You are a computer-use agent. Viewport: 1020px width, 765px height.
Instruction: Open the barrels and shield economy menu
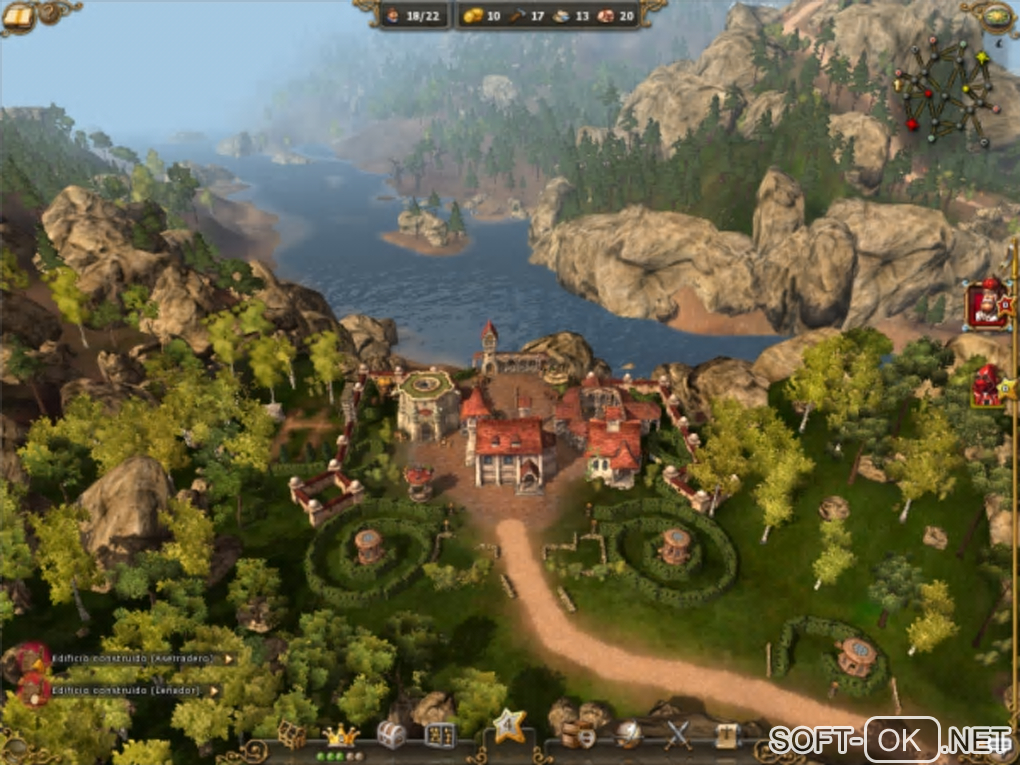pyautogui.click(x=577, y=735)
